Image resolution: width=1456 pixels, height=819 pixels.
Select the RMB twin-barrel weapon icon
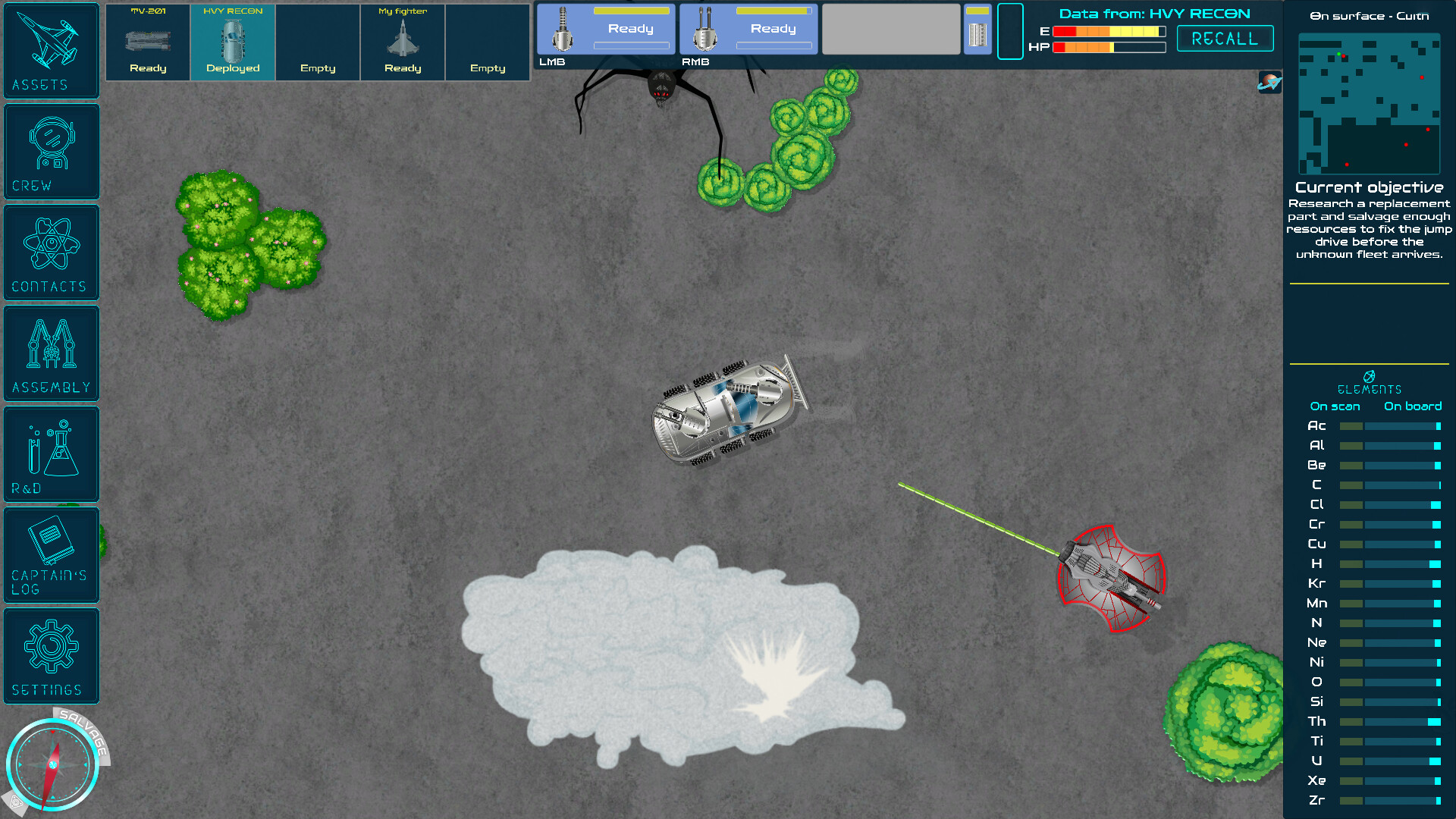703,29
